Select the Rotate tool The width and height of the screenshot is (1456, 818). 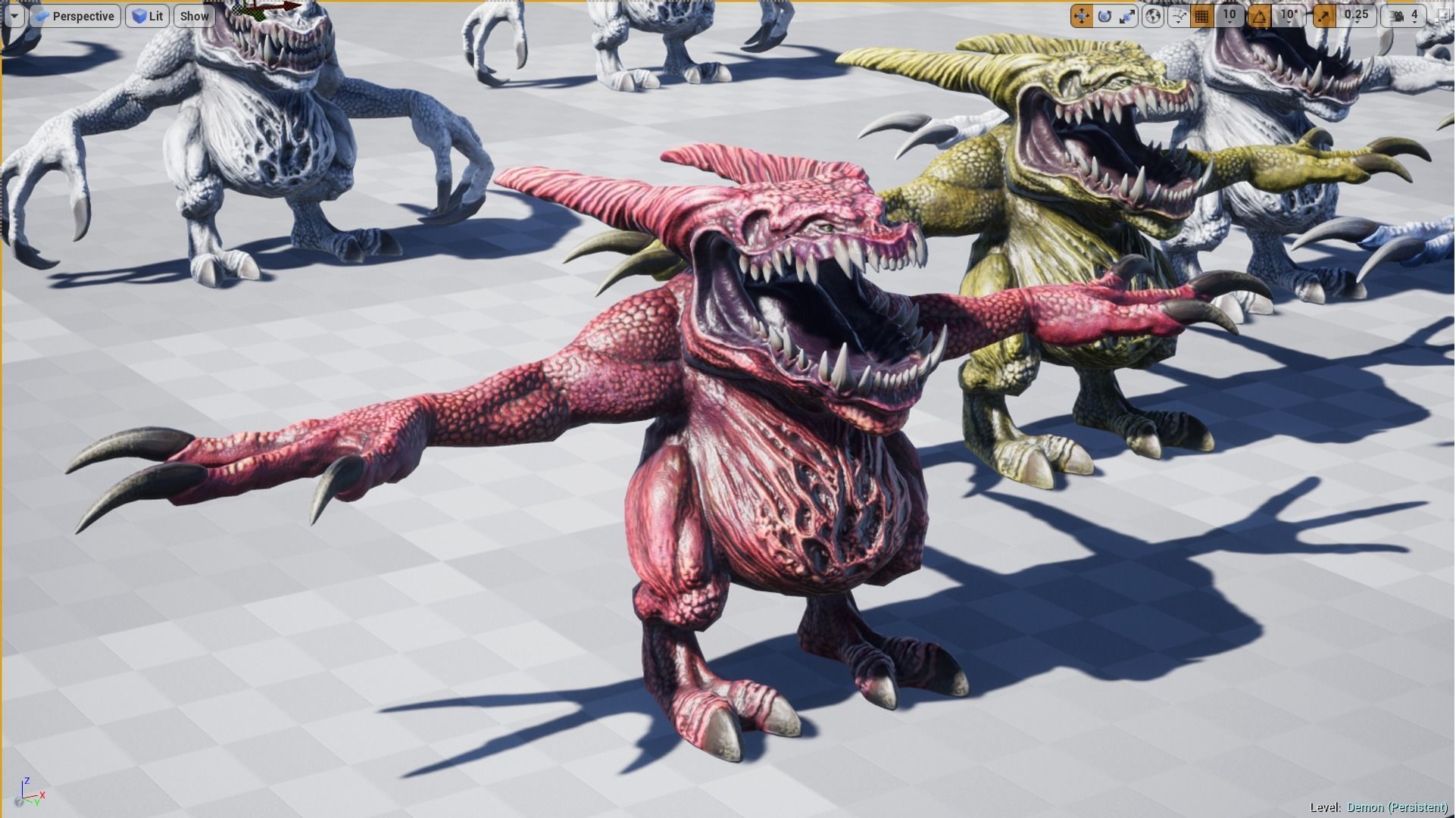[1104, 15]
